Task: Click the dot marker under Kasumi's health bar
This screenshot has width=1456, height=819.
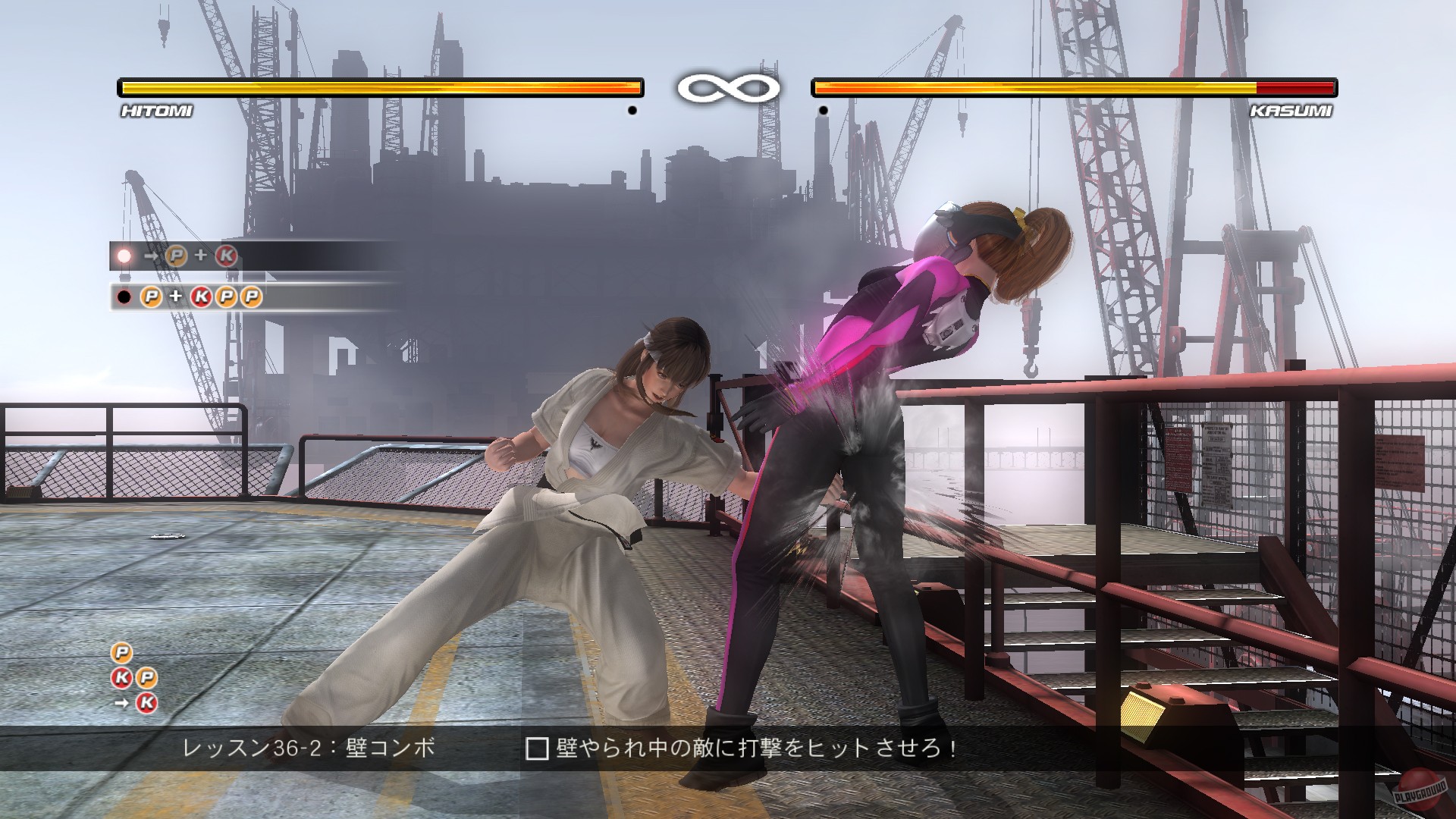Action: tap(823, 109)
